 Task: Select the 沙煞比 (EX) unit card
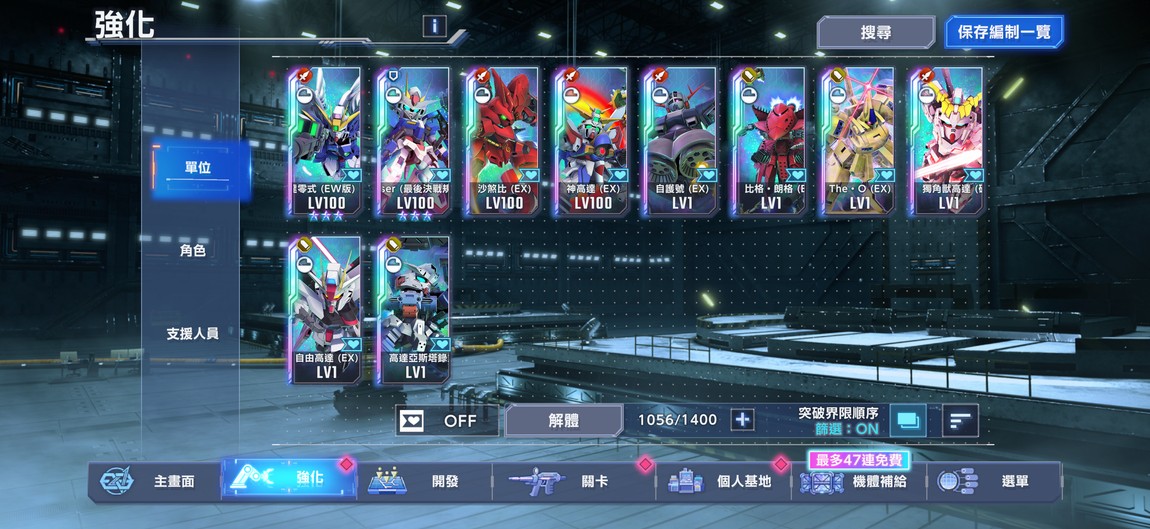coord(503,141)
